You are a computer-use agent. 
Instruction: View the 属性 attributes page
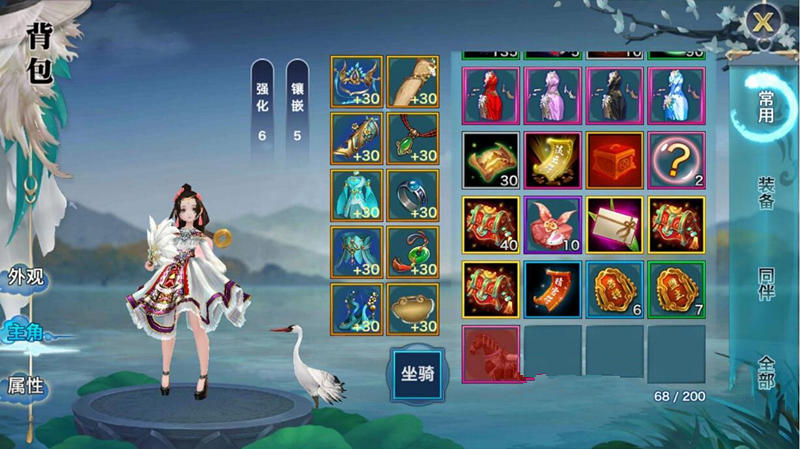pos(26,384)
